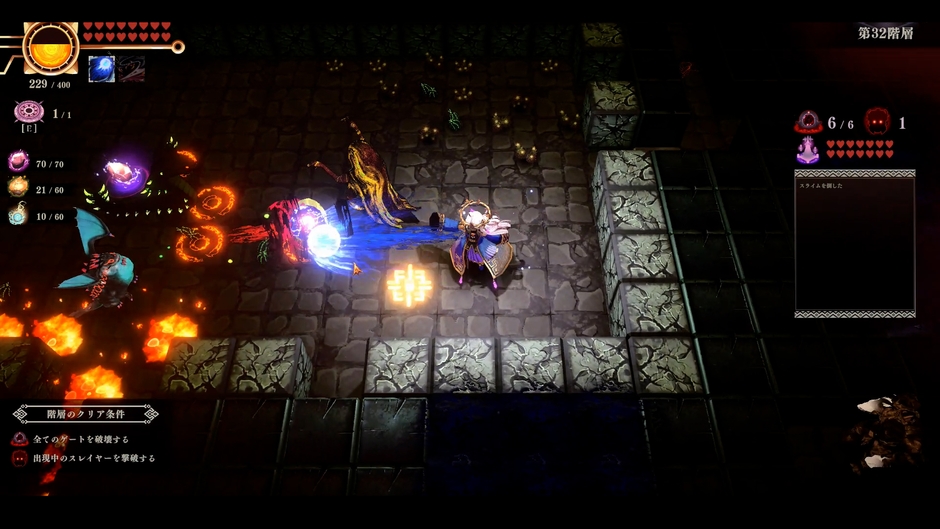Viewport: 940px width, 529px height.
Task: Open the battle log message panel
Action: pos(854,243)
